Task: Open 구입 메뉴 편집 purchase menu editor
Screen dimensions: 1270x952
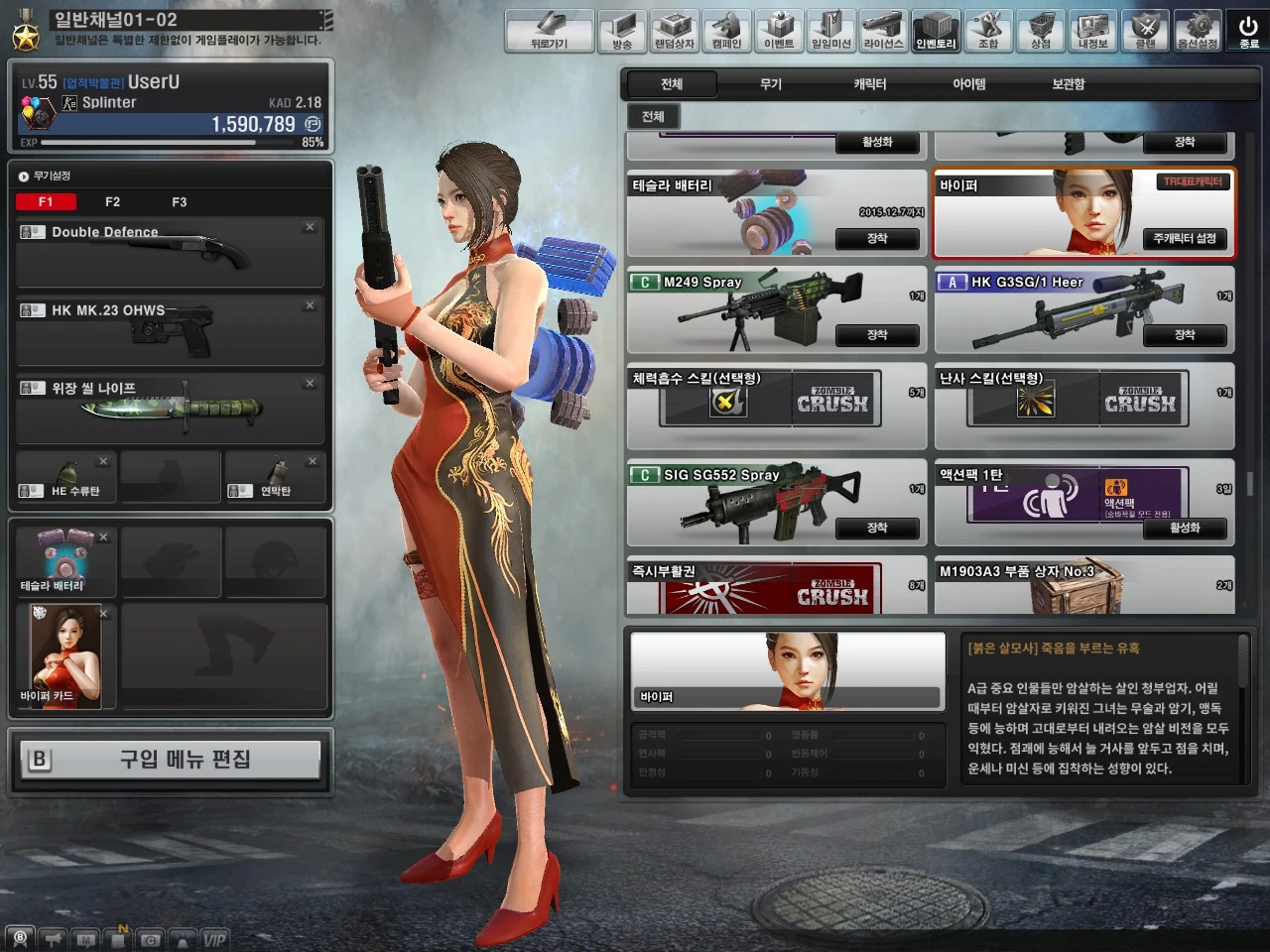Action: [x=170, y=760]
